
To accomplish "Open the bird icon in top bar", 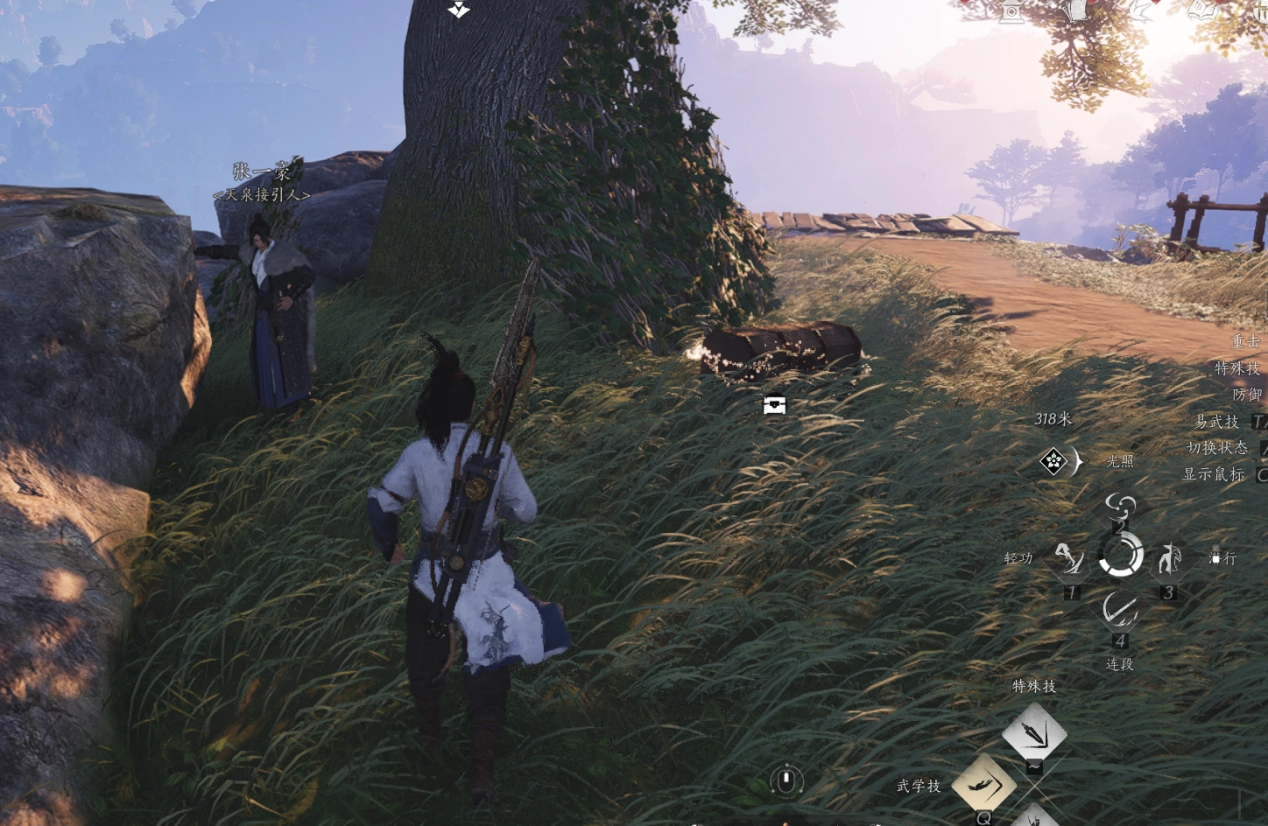I will point(1141,10).
